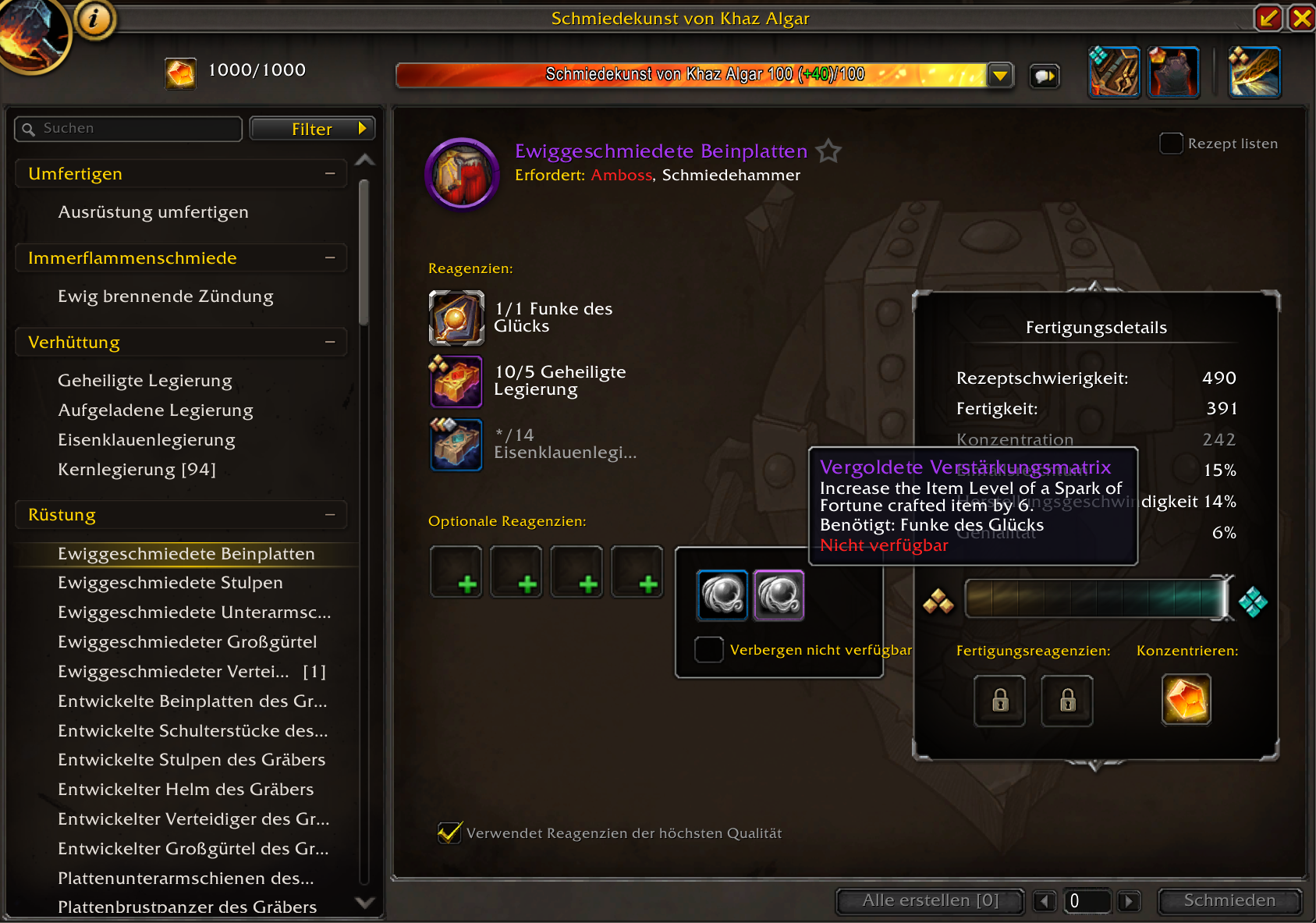Favorite the recipe with the star icon
The width and height of the screenshot is (1316, 923).
(828, 151)
